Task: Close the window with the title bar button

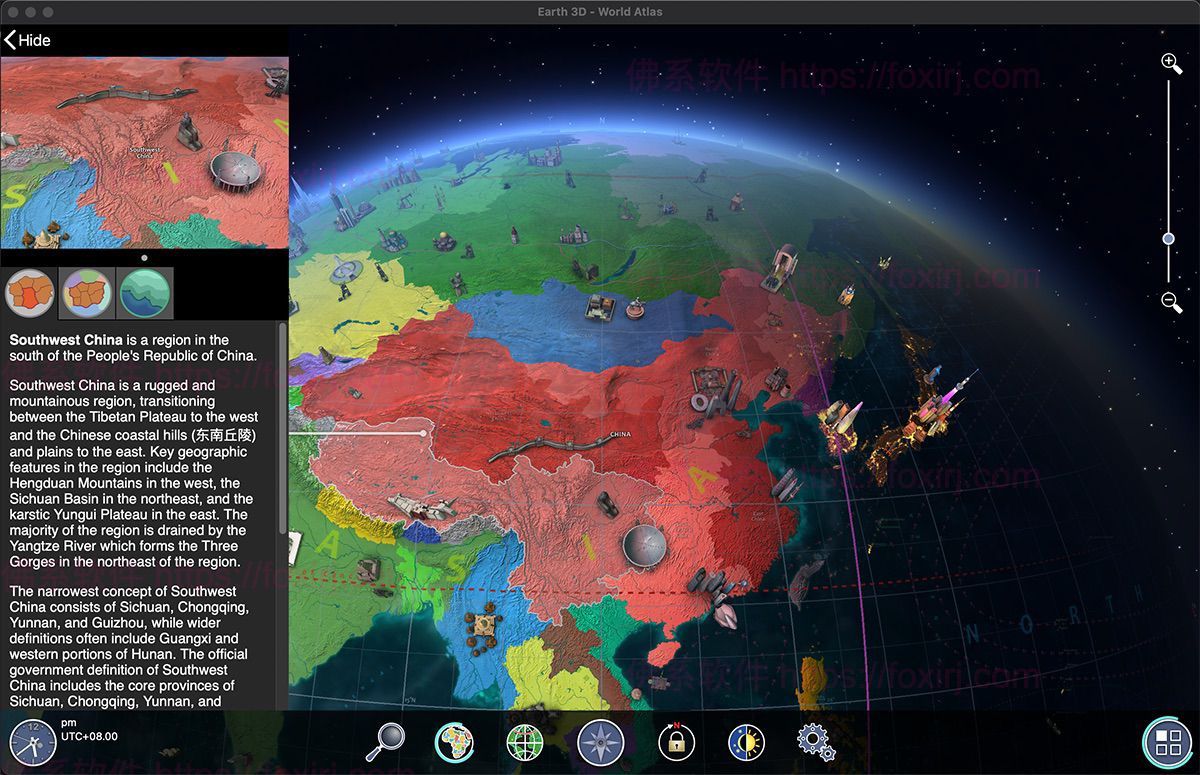Action: [12, 12]
